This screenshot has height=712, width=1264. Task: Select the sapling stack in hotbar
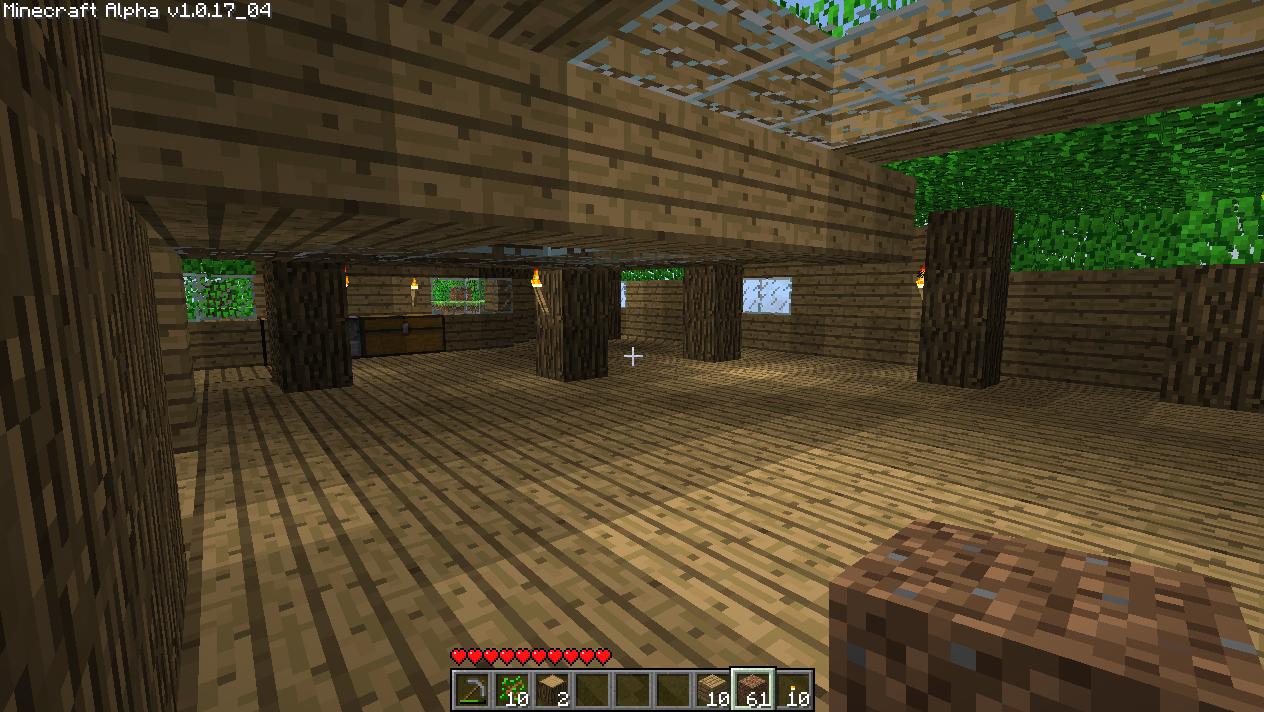[512, 689]
